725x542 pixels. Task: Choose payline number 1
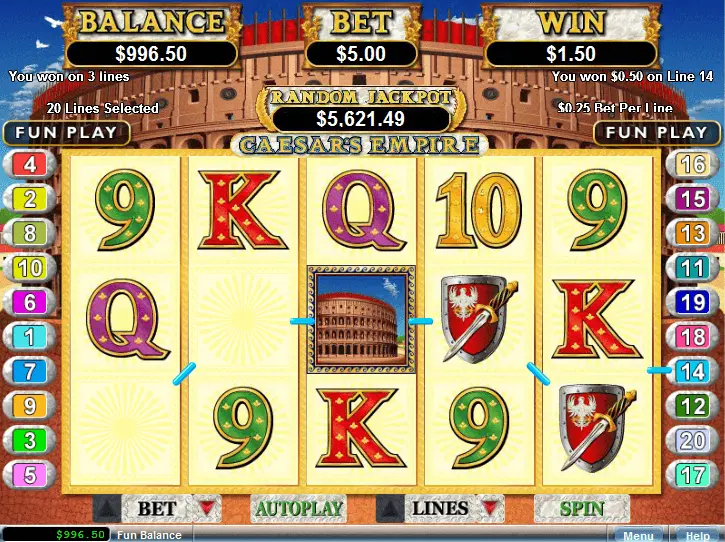(30, 337)
